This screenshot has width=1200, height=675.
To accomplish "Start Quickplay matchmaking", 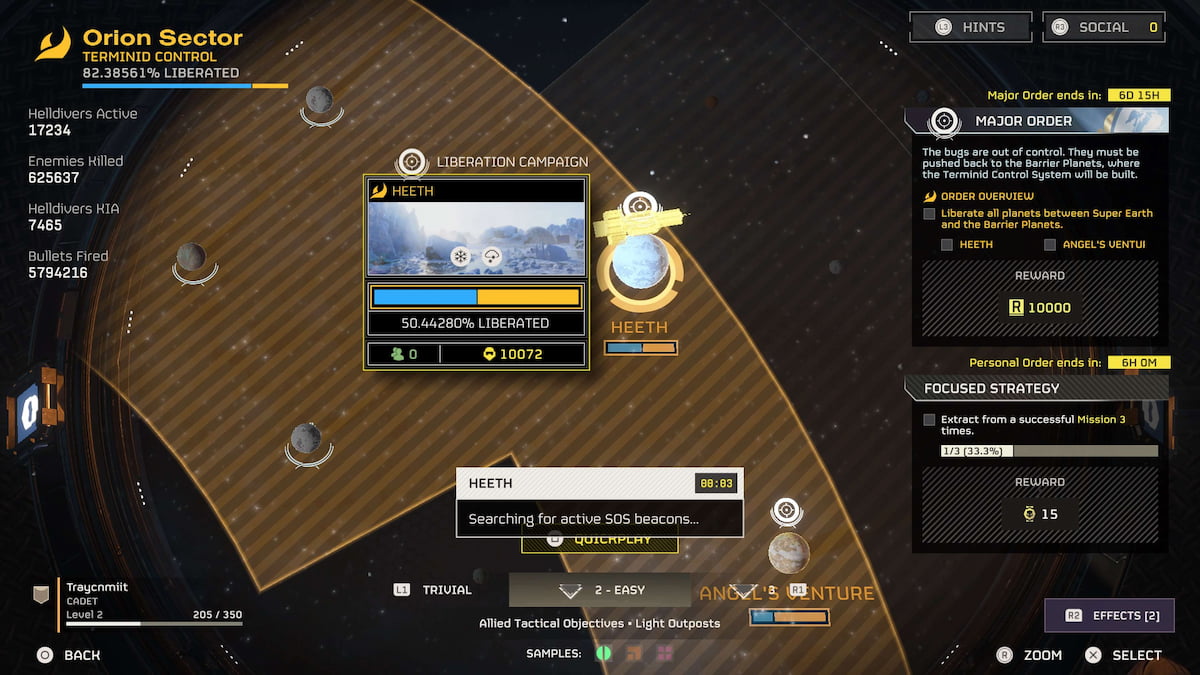I will tap(599, 540).
